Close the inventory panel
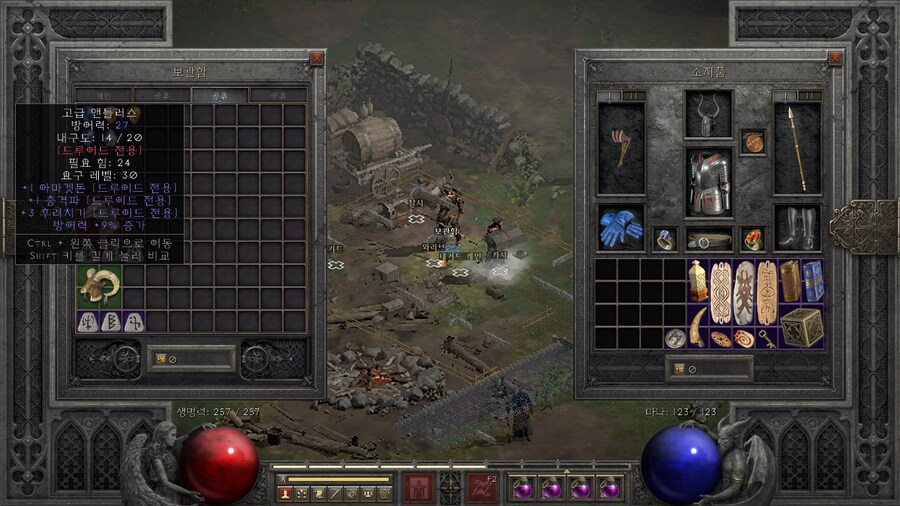This screenshot has width=900, height=506. (x=822, y=59)
